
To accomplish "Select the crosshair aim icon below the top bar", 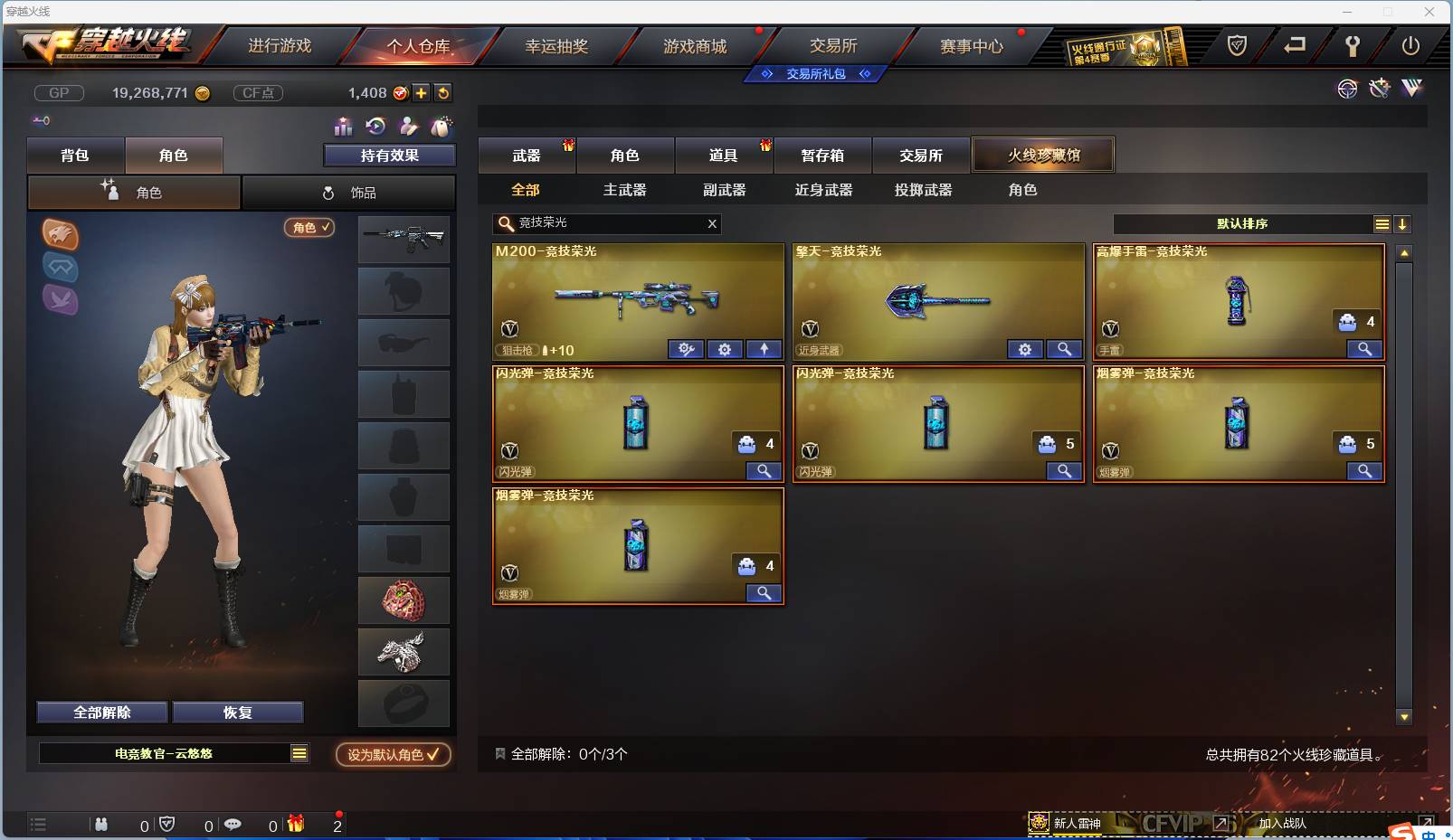I will pos(1347,89).
